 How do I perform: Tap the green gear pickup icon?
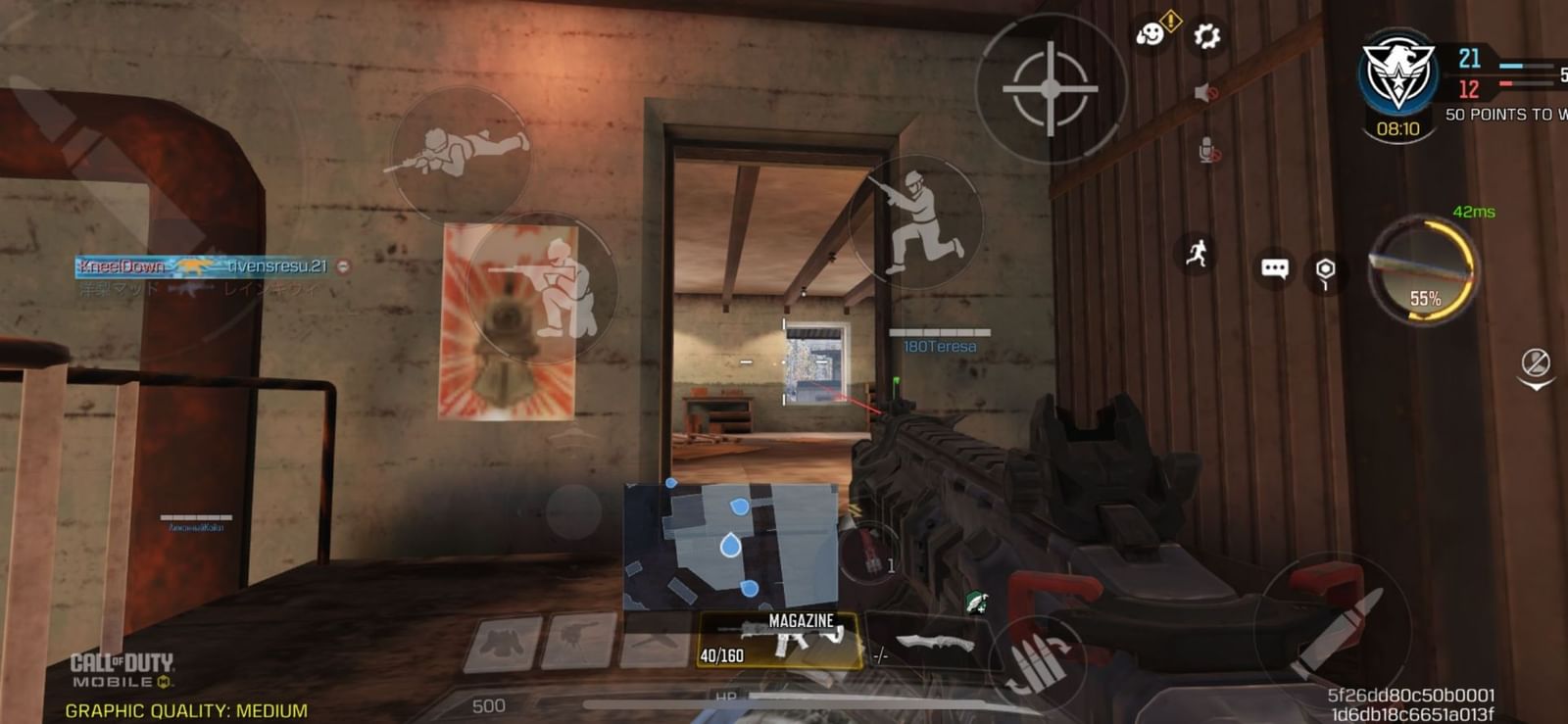(975, 602)
